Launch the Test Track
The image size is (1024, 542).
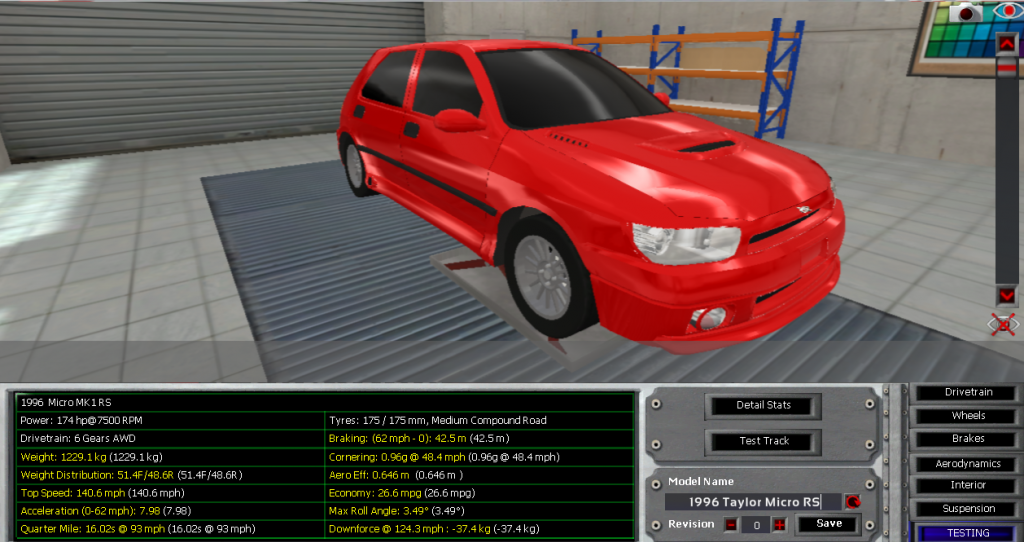[x=764, y=441]
